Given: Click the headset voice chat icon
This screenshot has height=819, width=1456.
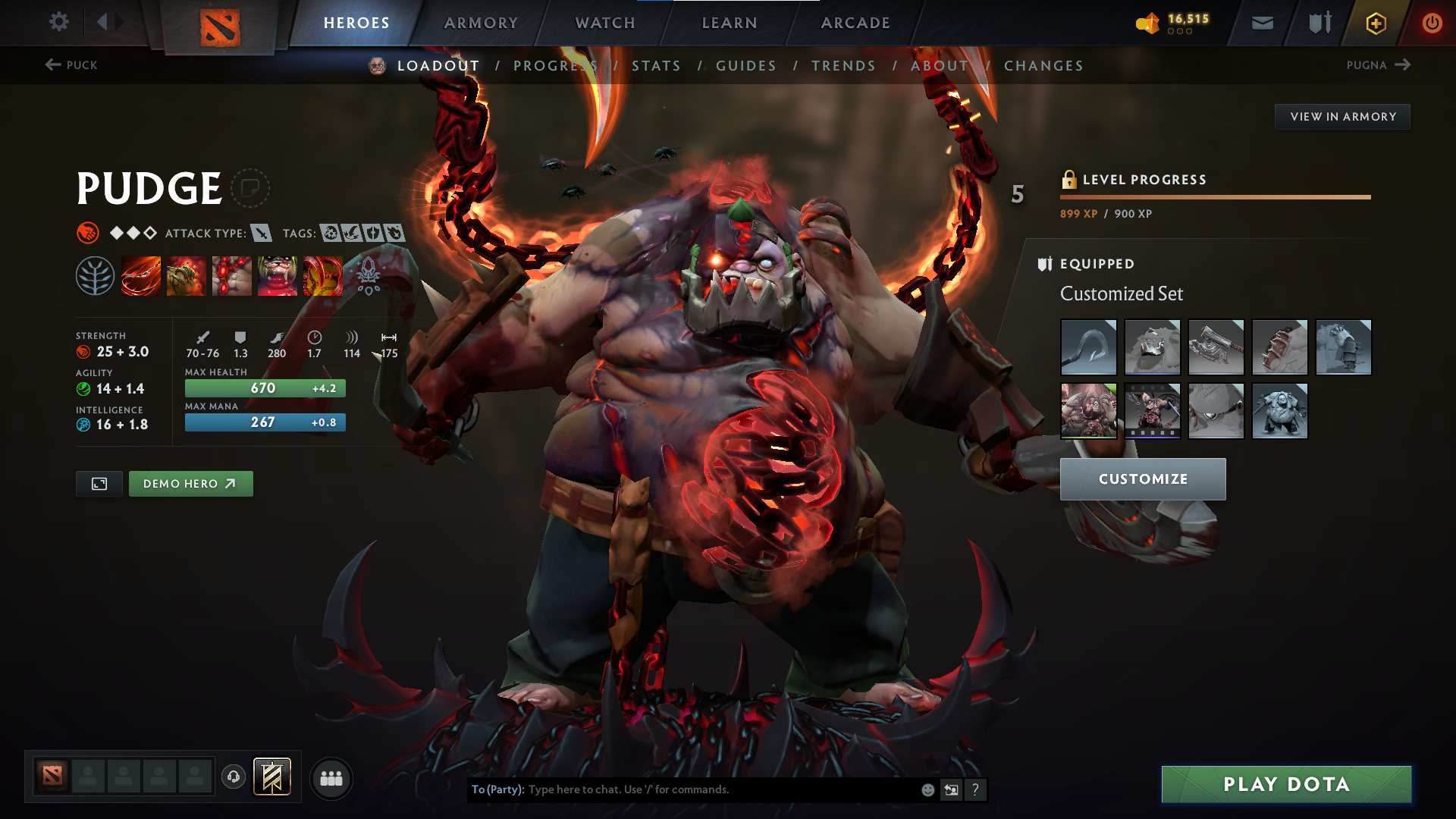Looking at the screenshot, I should click(x=233, y=777).
